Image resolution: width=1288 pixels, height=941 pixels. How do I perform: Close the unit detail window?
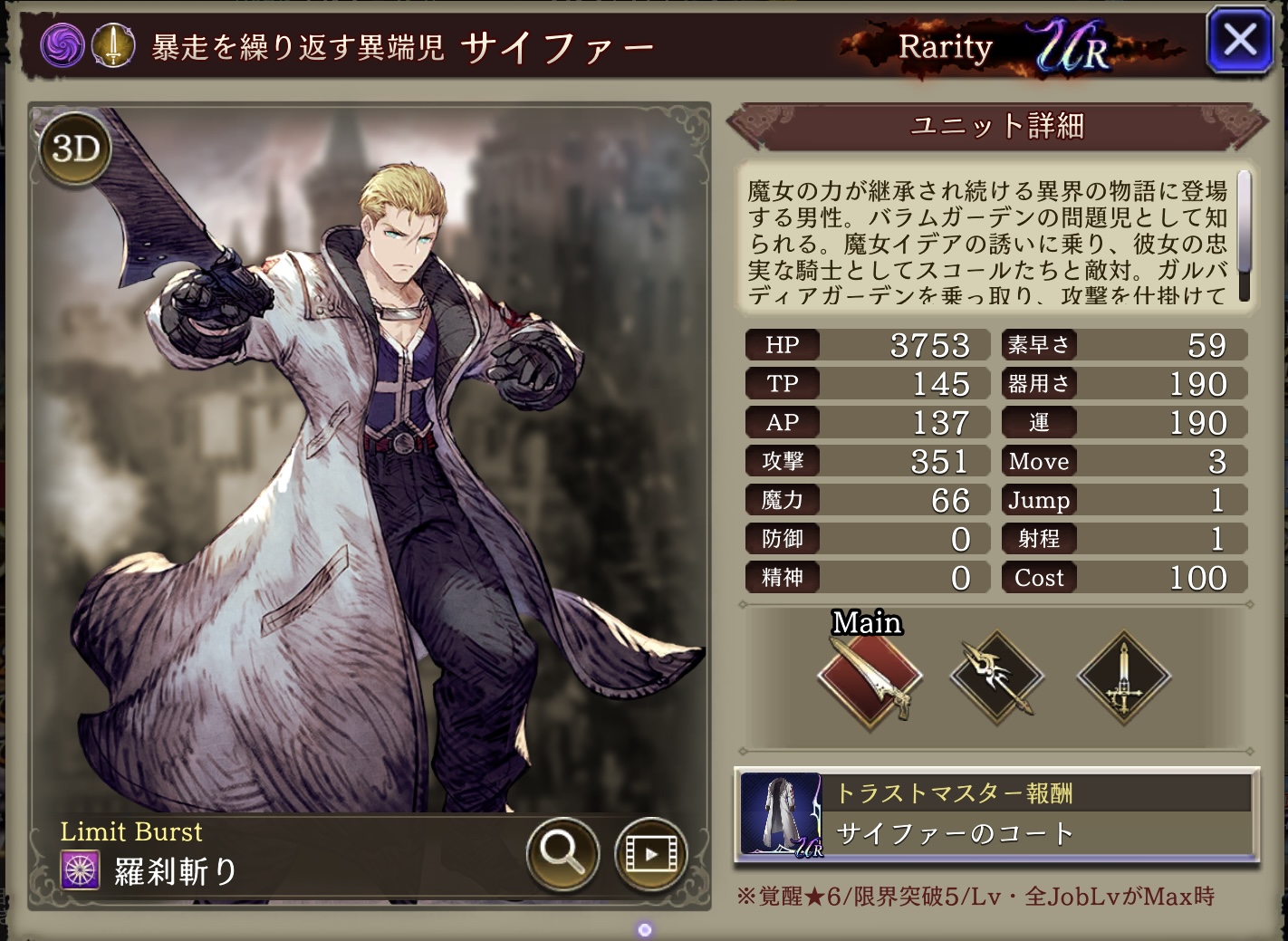click(x=1239, y=41)
